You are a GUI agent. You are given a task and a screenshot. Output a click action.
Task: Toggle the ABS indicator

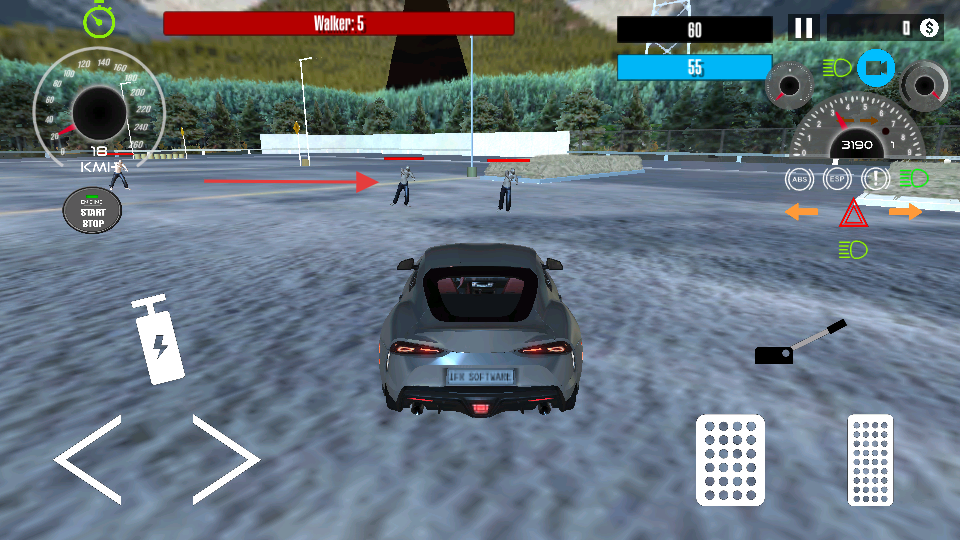799,180
